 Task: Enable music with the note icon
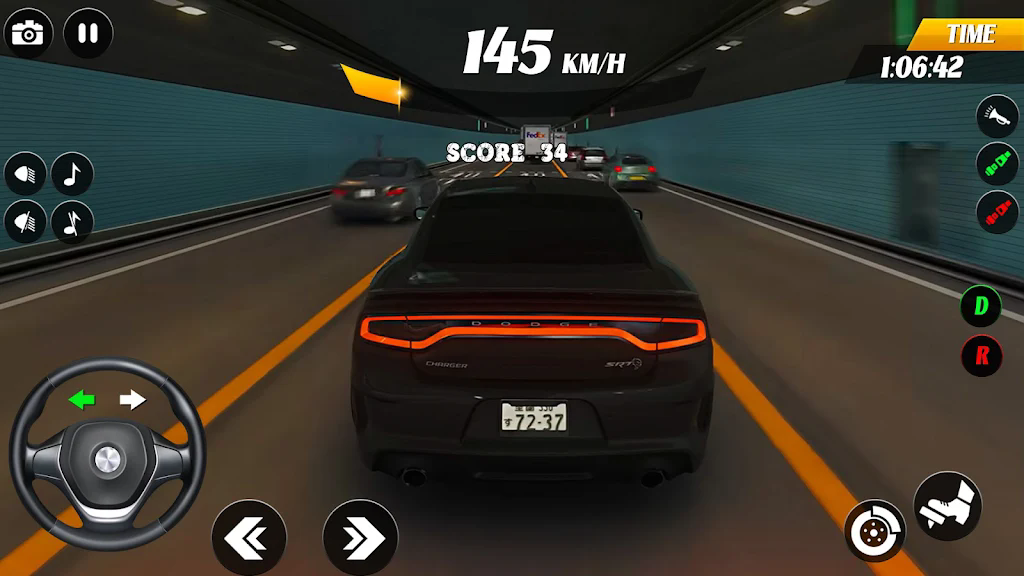[72, 174]
